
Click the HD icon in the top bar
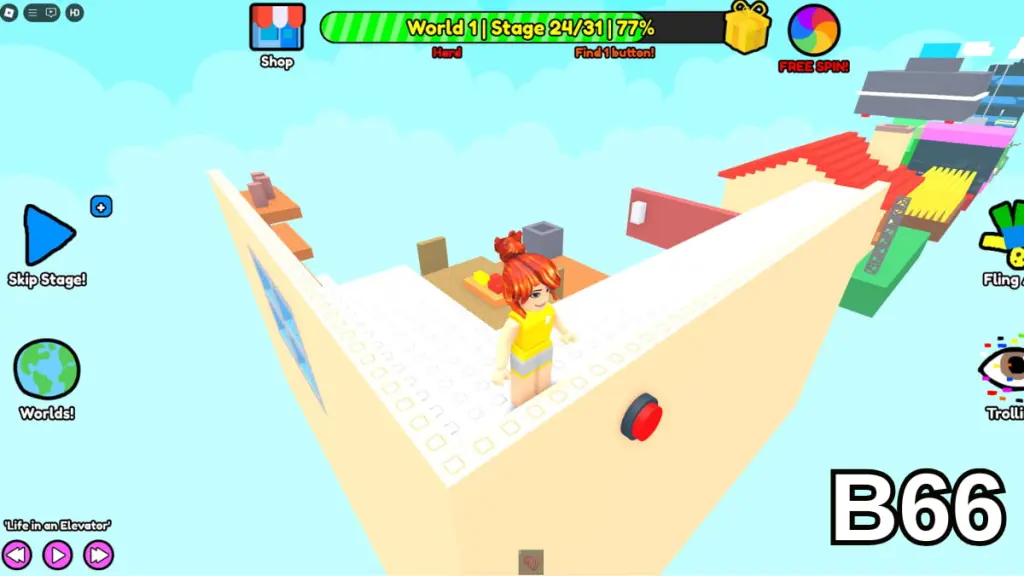(75, 13)
